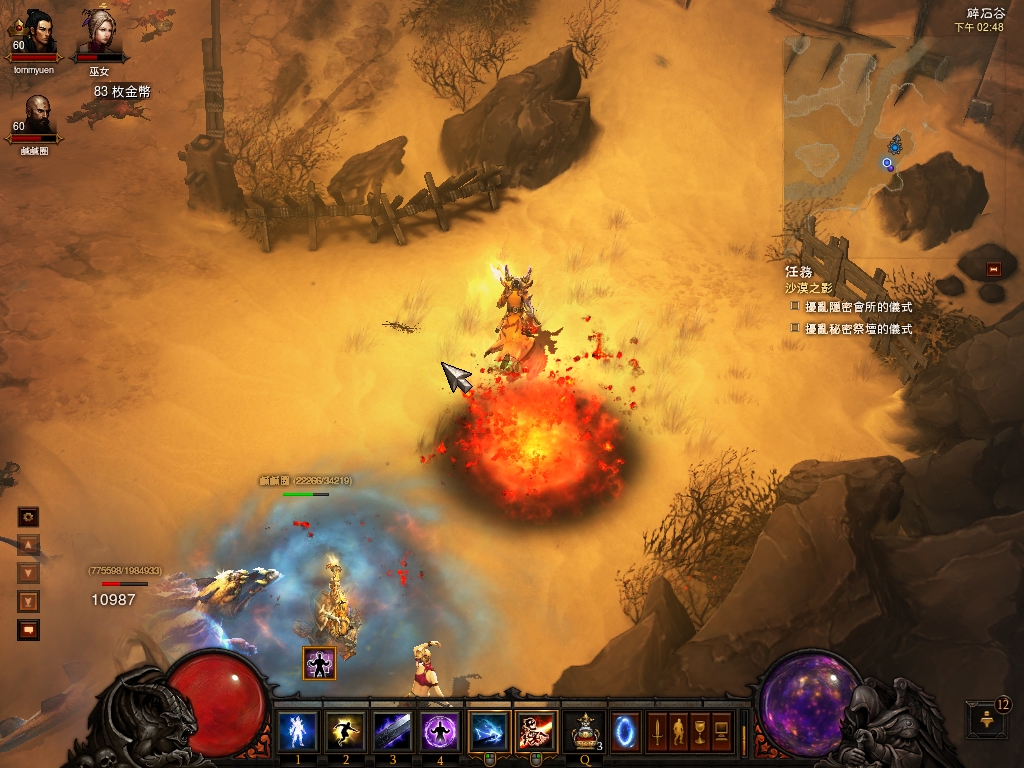Activate the skill in hotbar slot 1
This screenshot has height=768, width=1024.
pos(297,731)
